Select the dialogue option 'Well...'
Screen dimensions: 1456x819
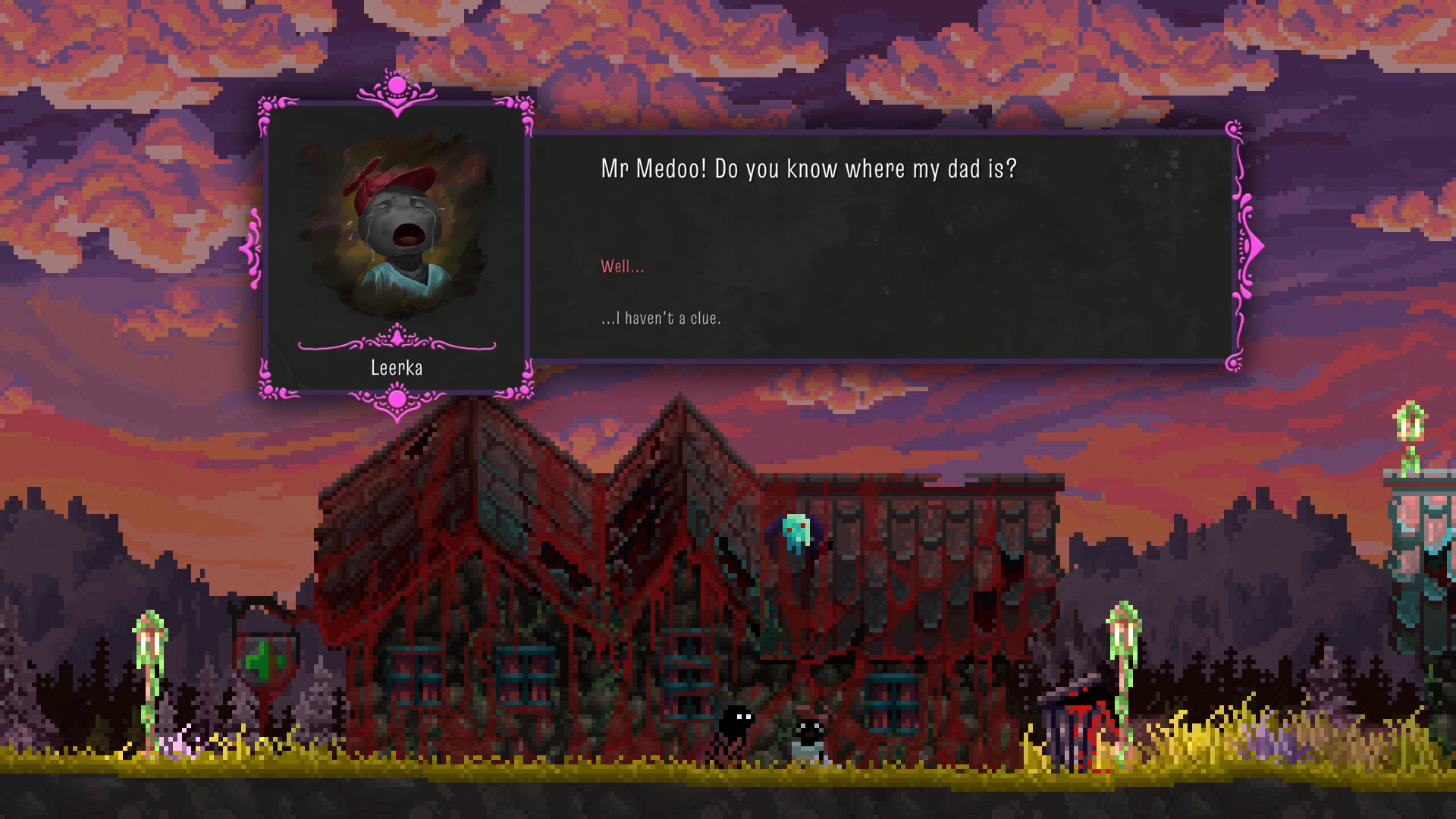click(623, 266)
